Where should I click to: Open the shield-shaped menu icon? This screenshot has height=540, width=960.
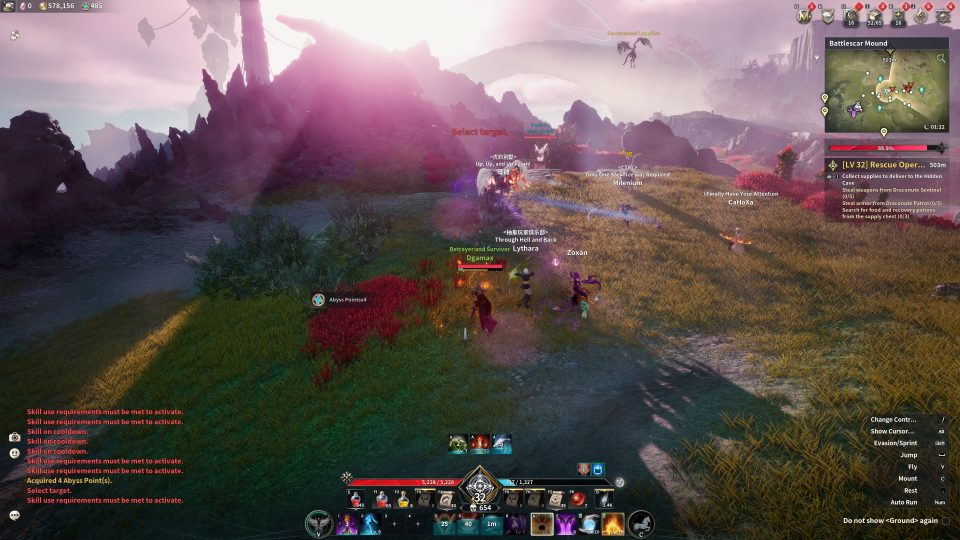828,15
